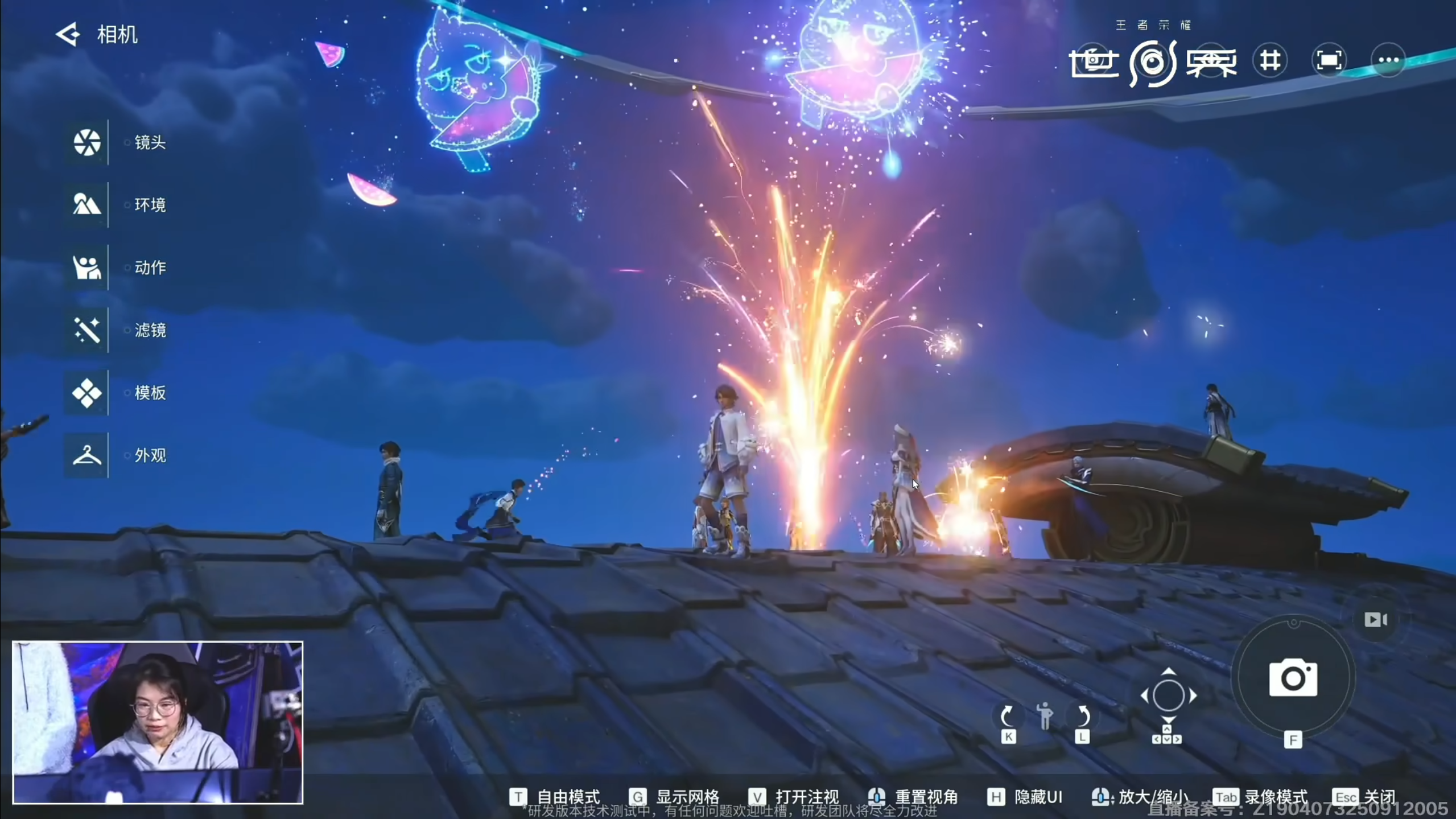The height and width of the screenshot is (819, 1456).
Task: Rotate character counter-clockwise with the K arrow
Action: coord(1007,715)
